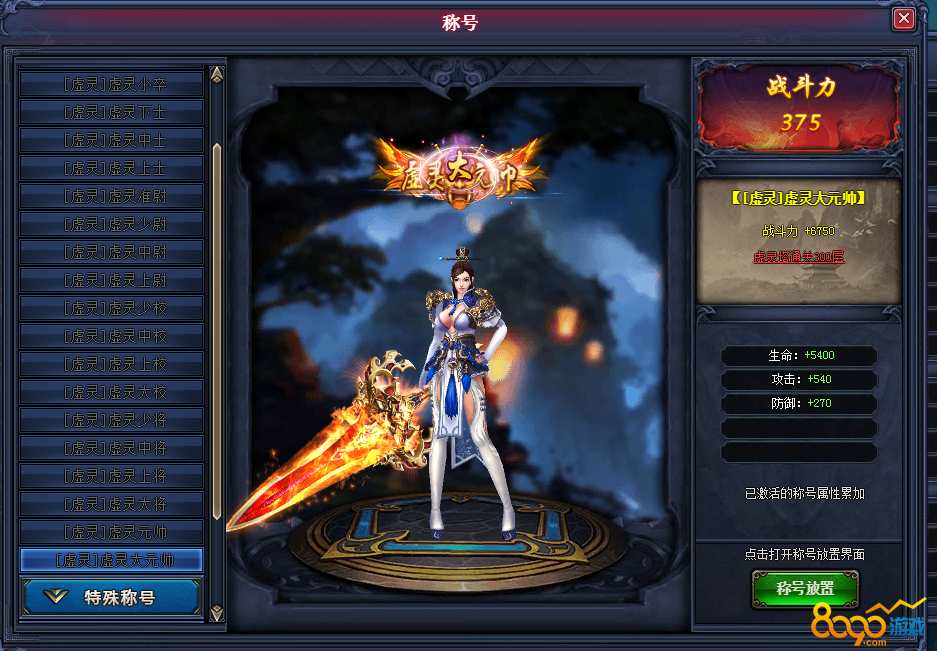
Task: Choose the [虚灵]虚灵少校 title
Action: (111, 308)
